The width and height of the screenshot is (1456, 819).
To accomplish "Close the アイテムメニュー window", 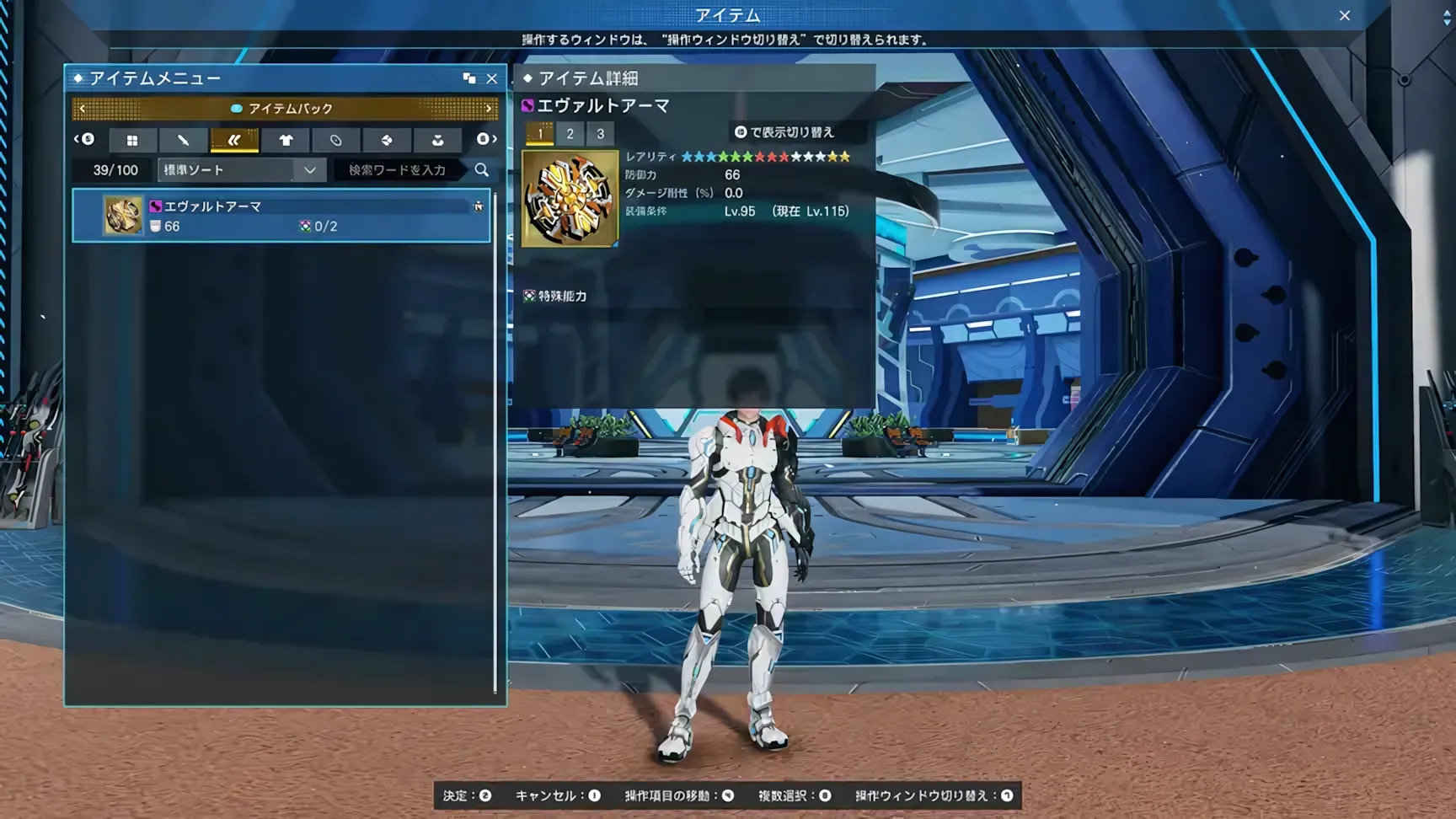I will (492, 78).
